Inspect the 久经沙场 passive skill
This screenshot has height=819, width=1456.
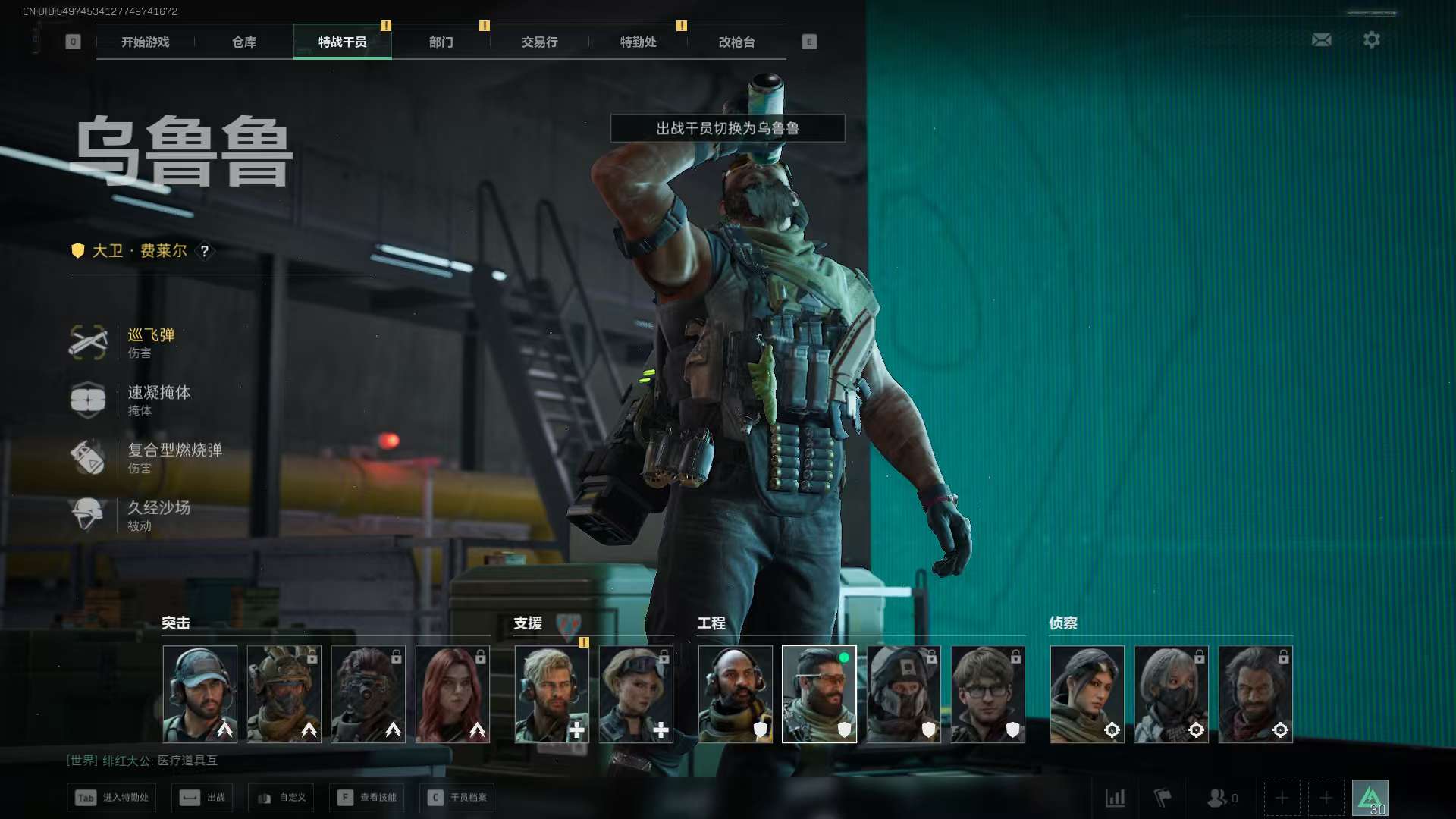point(158,516)
